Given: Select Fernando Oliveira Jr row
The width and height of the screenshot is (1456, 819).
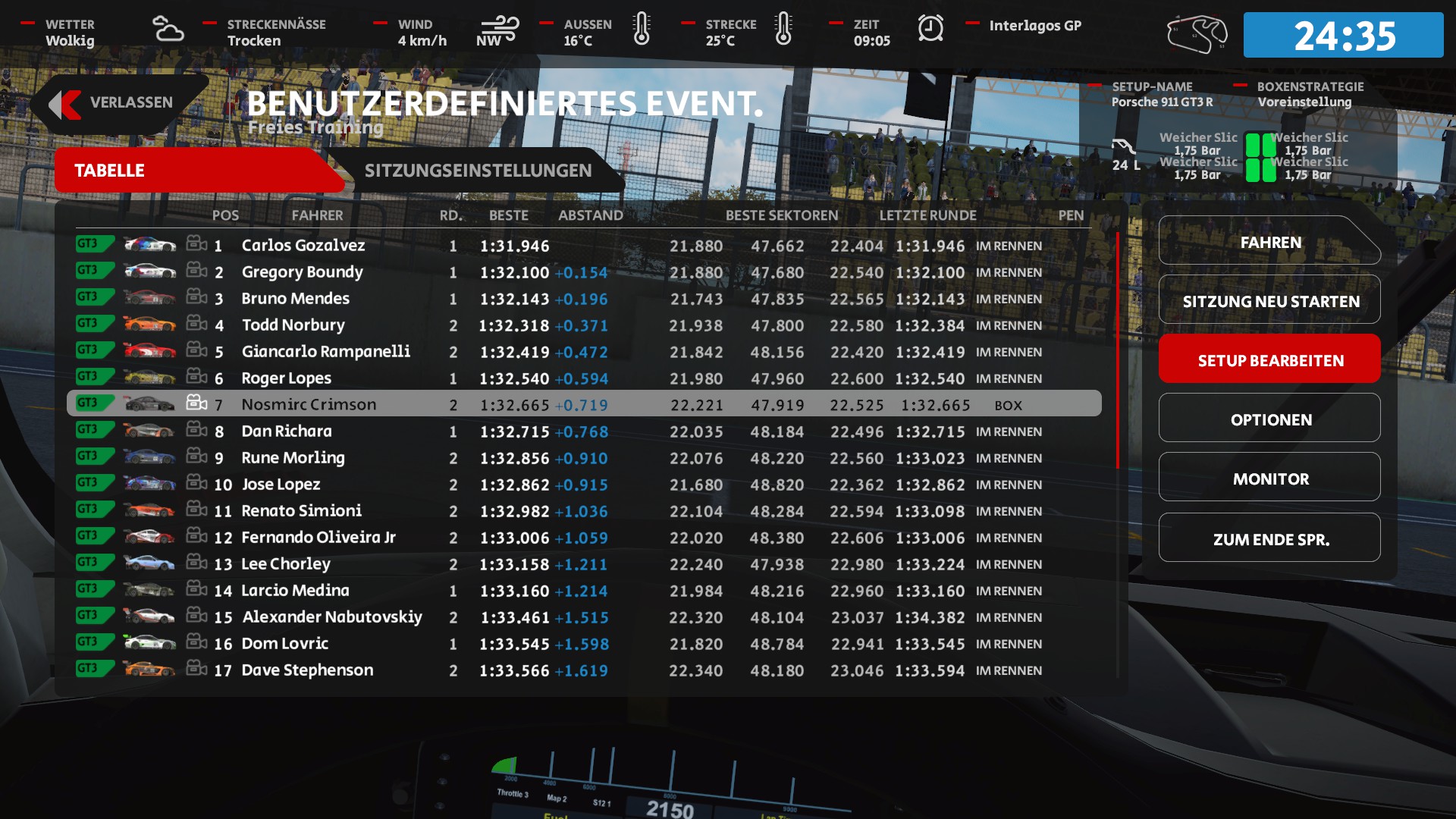Looking at the screenshot, I should (318, 538).
